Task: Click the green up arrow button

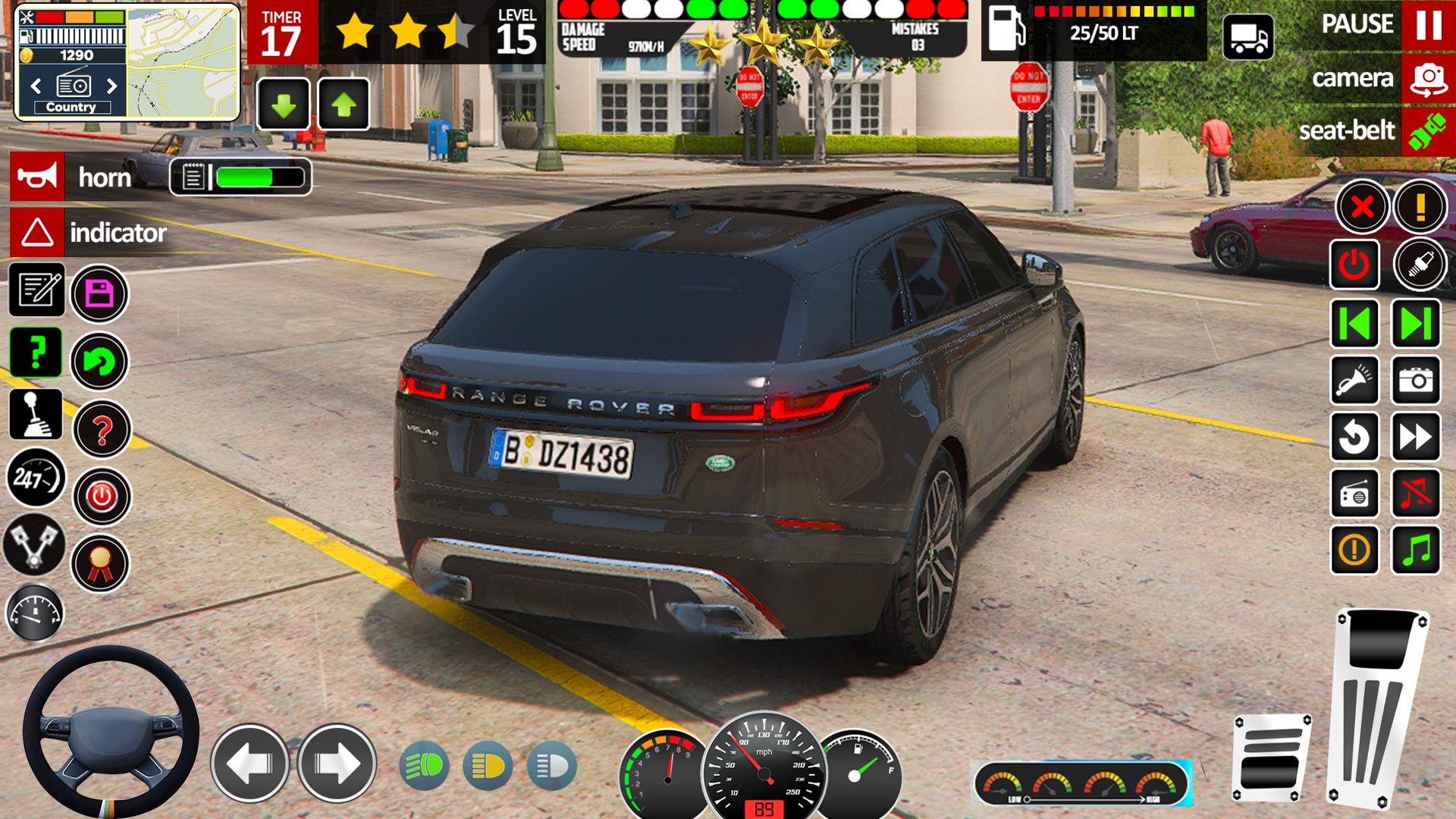Action: [x=344, y=105]
